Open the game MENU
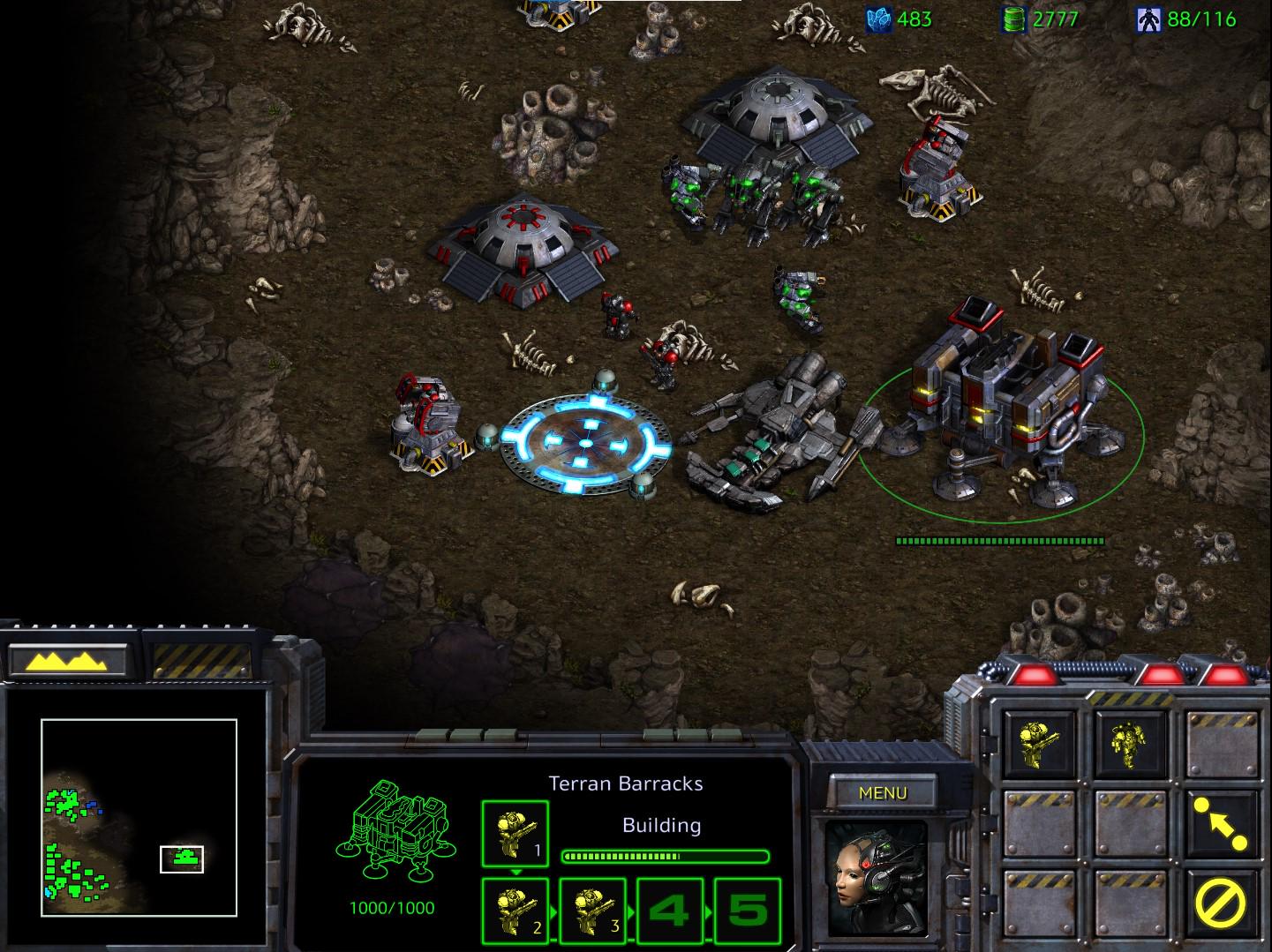Image resolution: width=1272 pixels, height=952 pixels. coord(883,792)
